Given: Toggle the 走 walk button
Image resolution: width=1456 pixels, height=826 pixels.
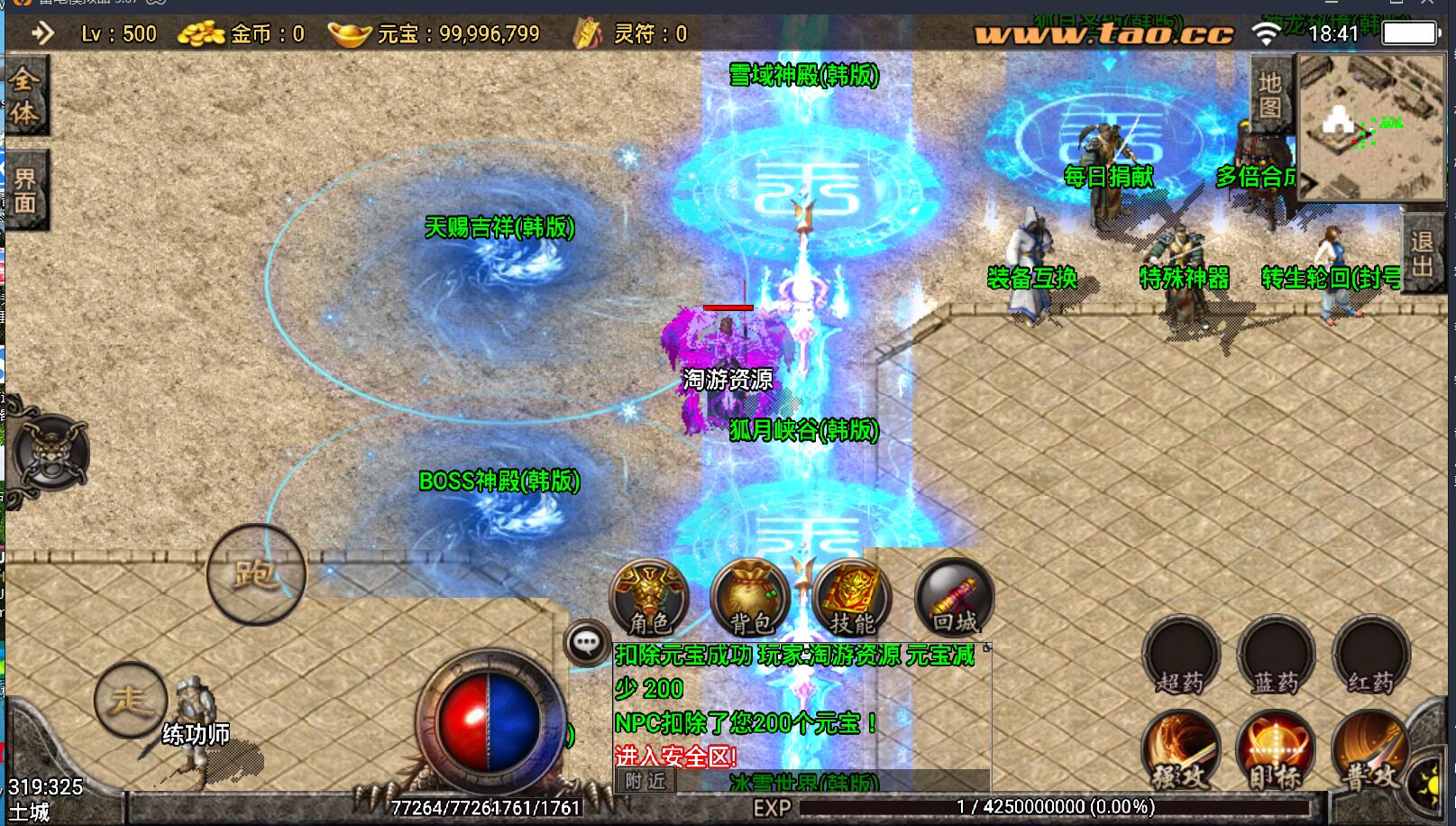Looking at the screenshot, I should coord(130,700).
